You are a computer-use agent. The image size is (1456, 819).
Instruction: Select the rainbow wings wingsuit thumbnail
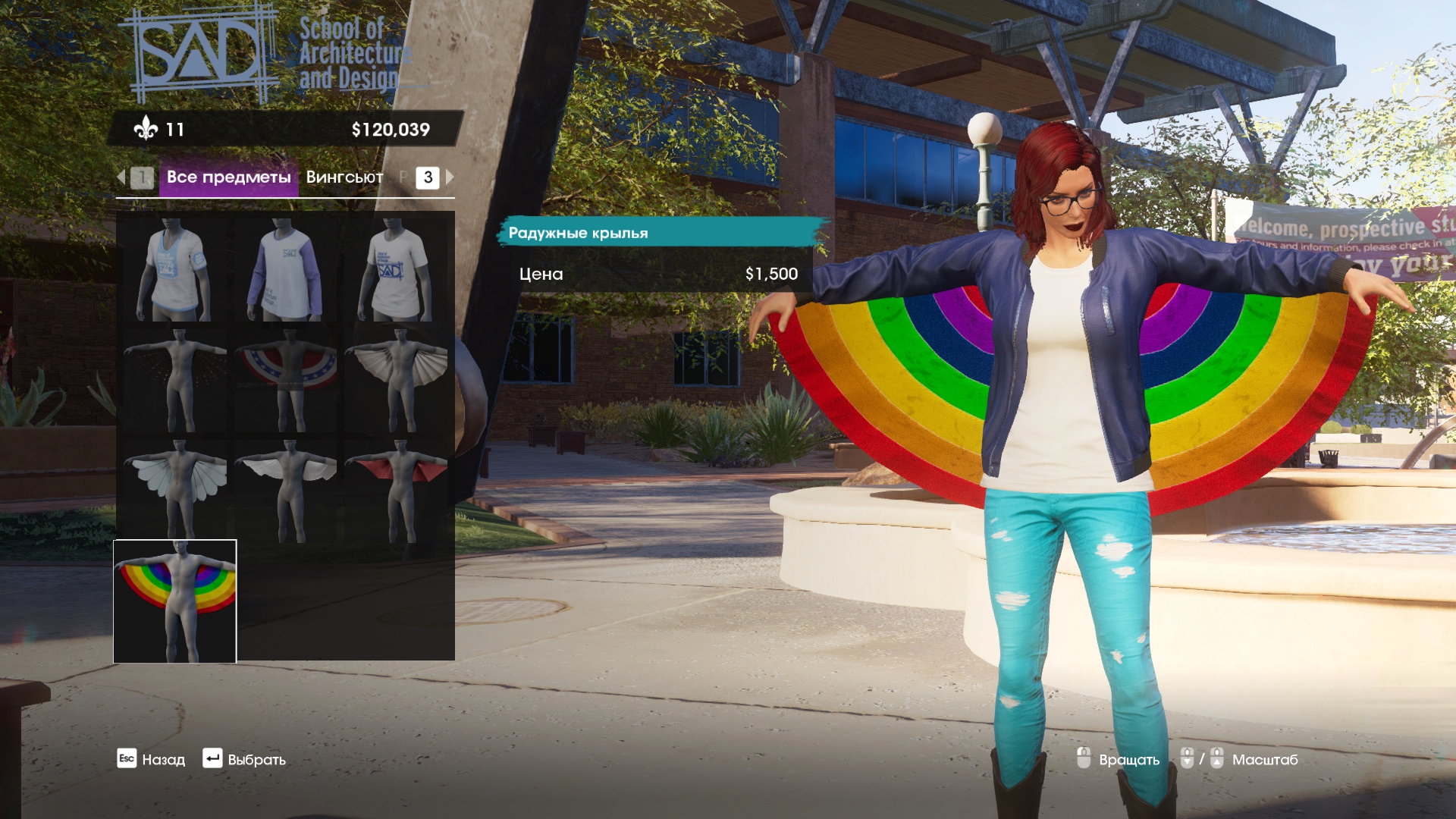[x=175, y=601]
